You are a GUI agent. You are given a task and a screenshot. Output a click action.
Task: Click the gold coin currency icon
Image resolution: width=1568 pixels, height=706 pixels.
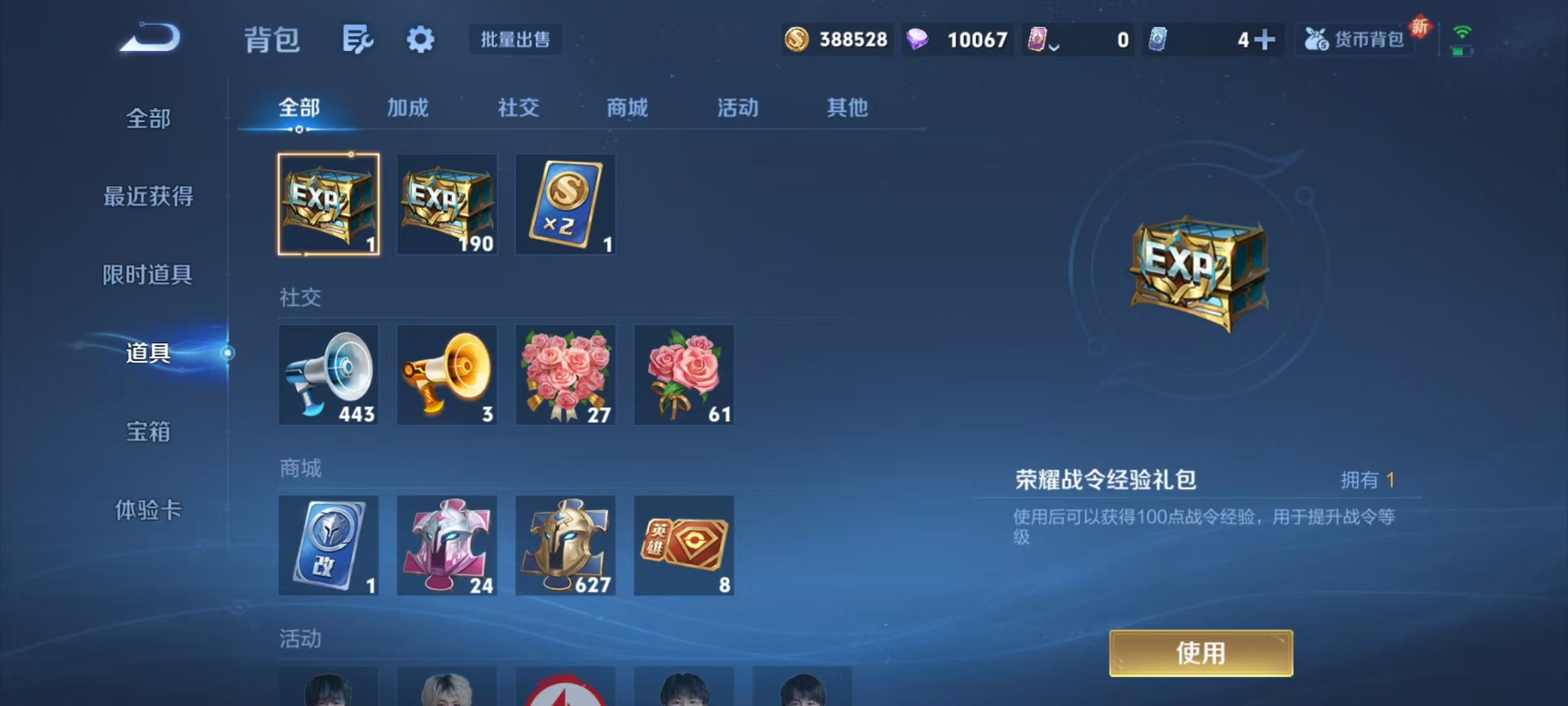[797, 40]
